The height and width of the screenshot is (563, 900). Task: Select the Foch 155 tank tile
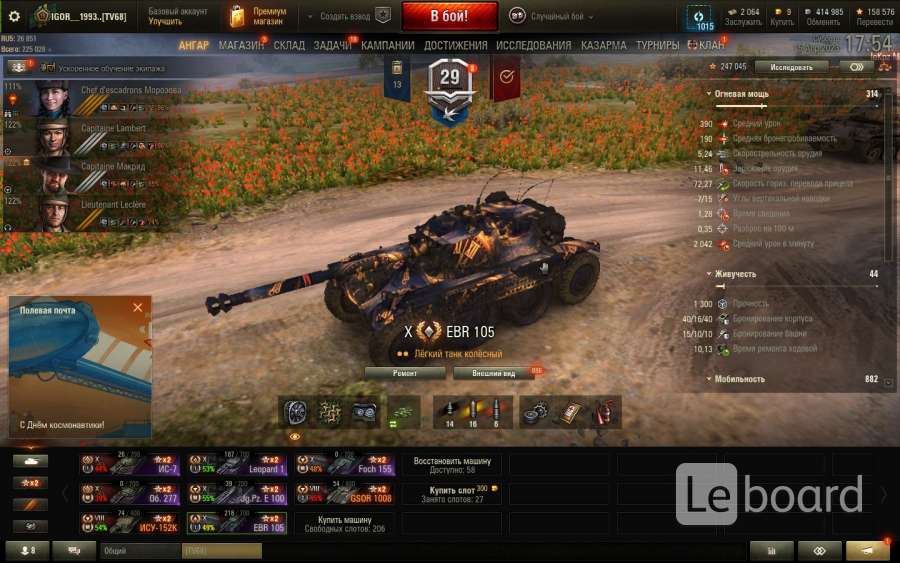point(345,466)
